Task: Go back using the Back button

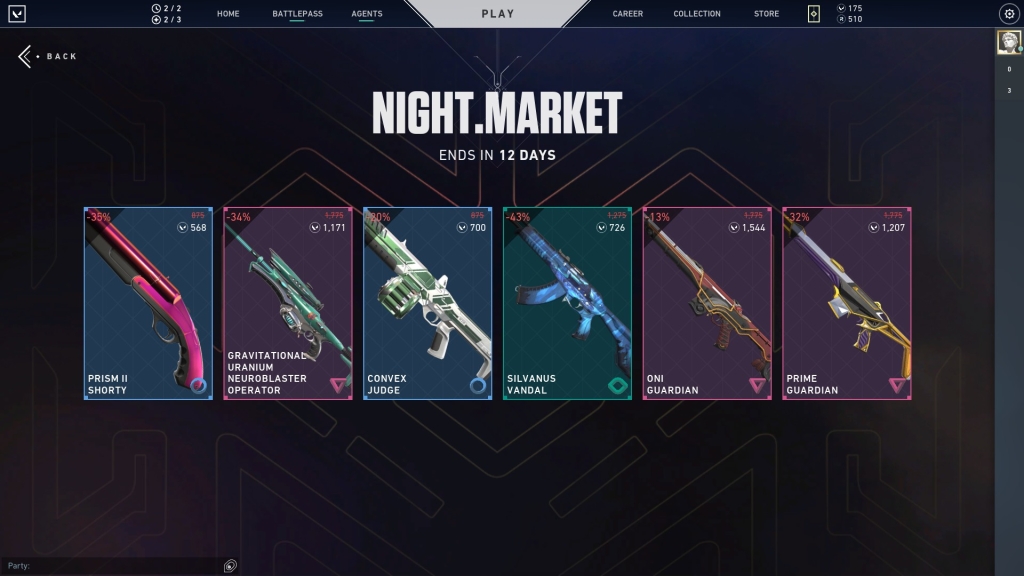Action: click(48, 56)
